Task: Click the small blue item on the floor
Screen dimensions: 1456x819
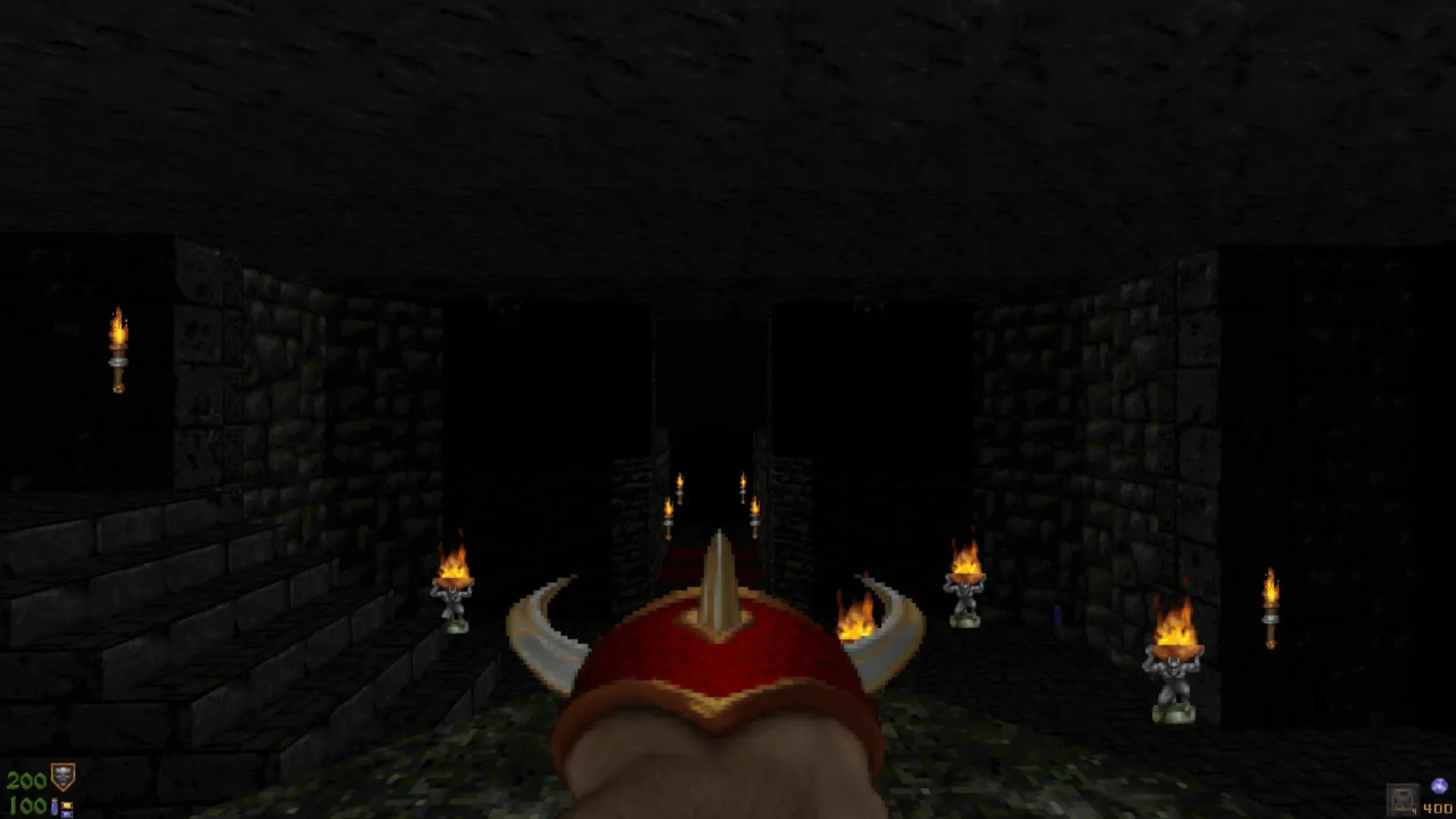Action: click(1058, 617)
